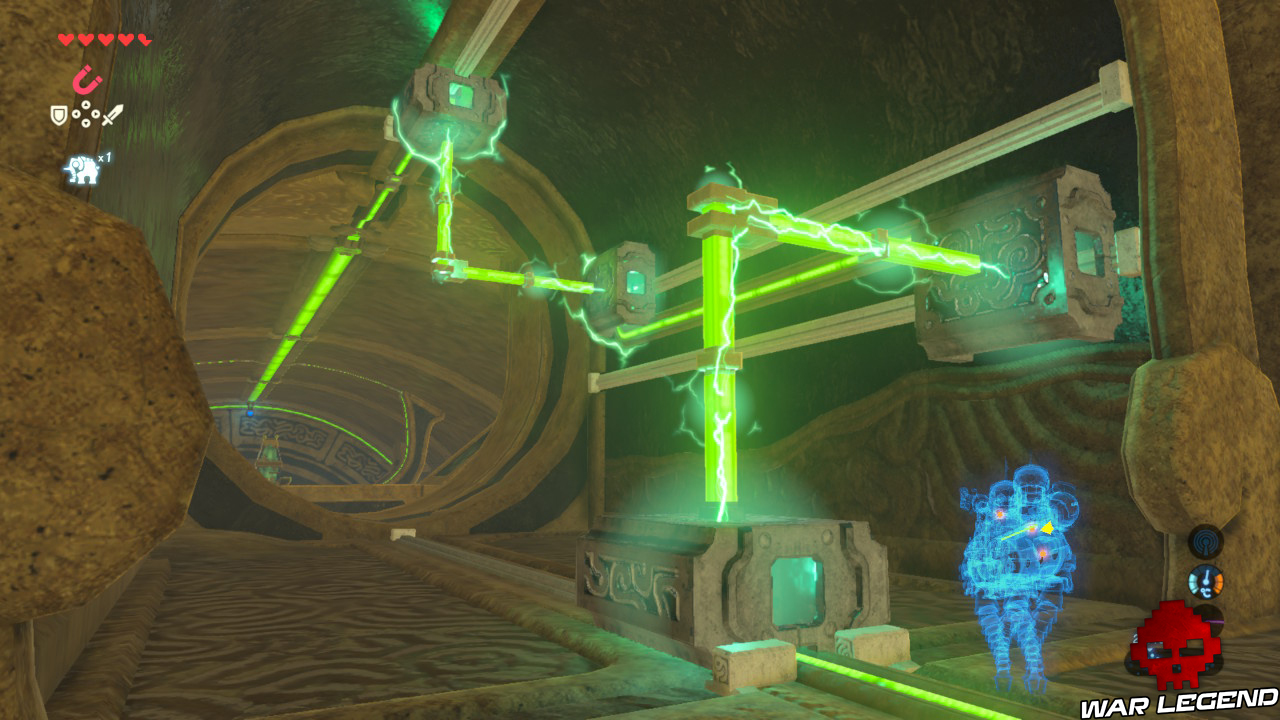Click the fifth partially empty heart
Viewport: 1280px width, 720px height.
[x=143, y=40]
